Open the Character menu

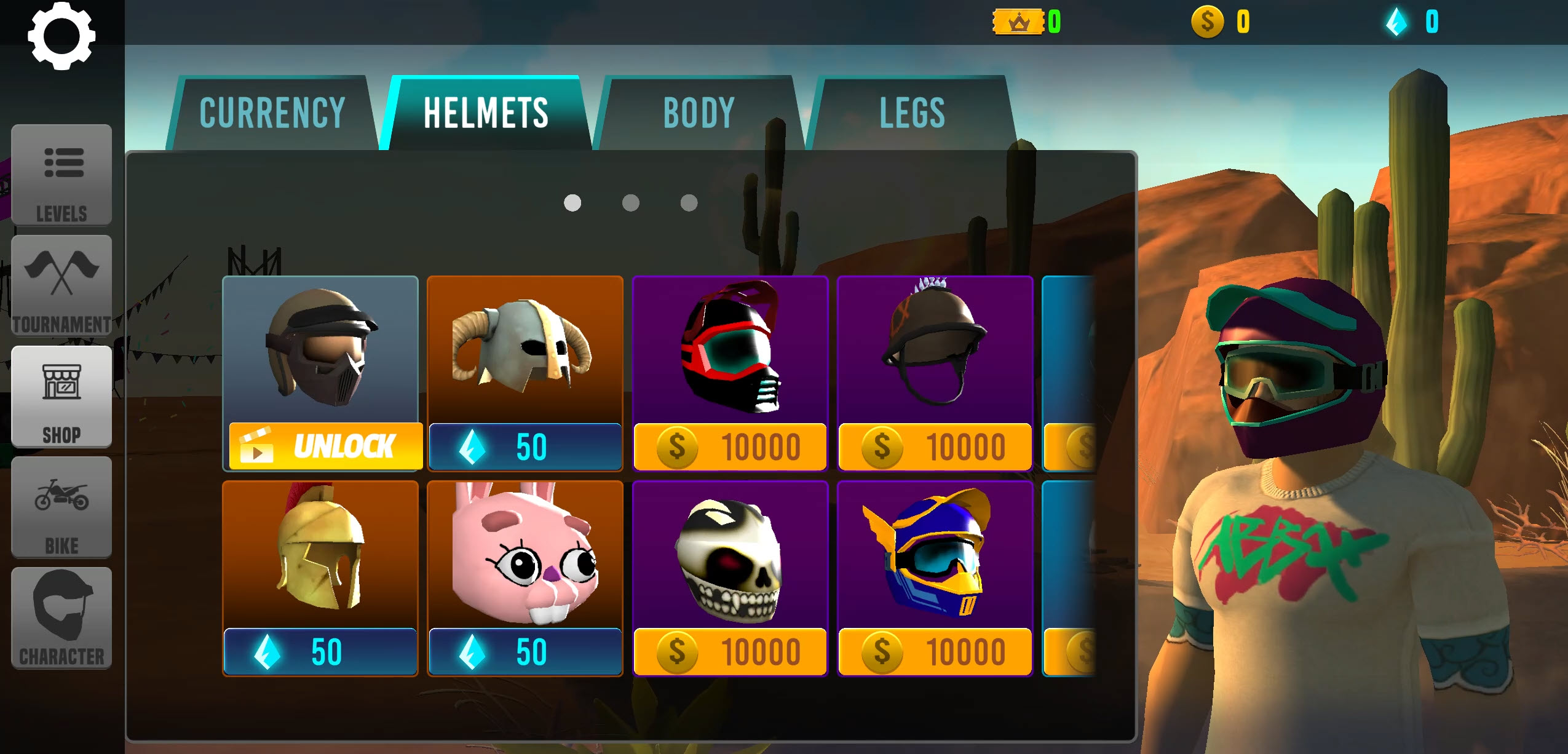61,618
